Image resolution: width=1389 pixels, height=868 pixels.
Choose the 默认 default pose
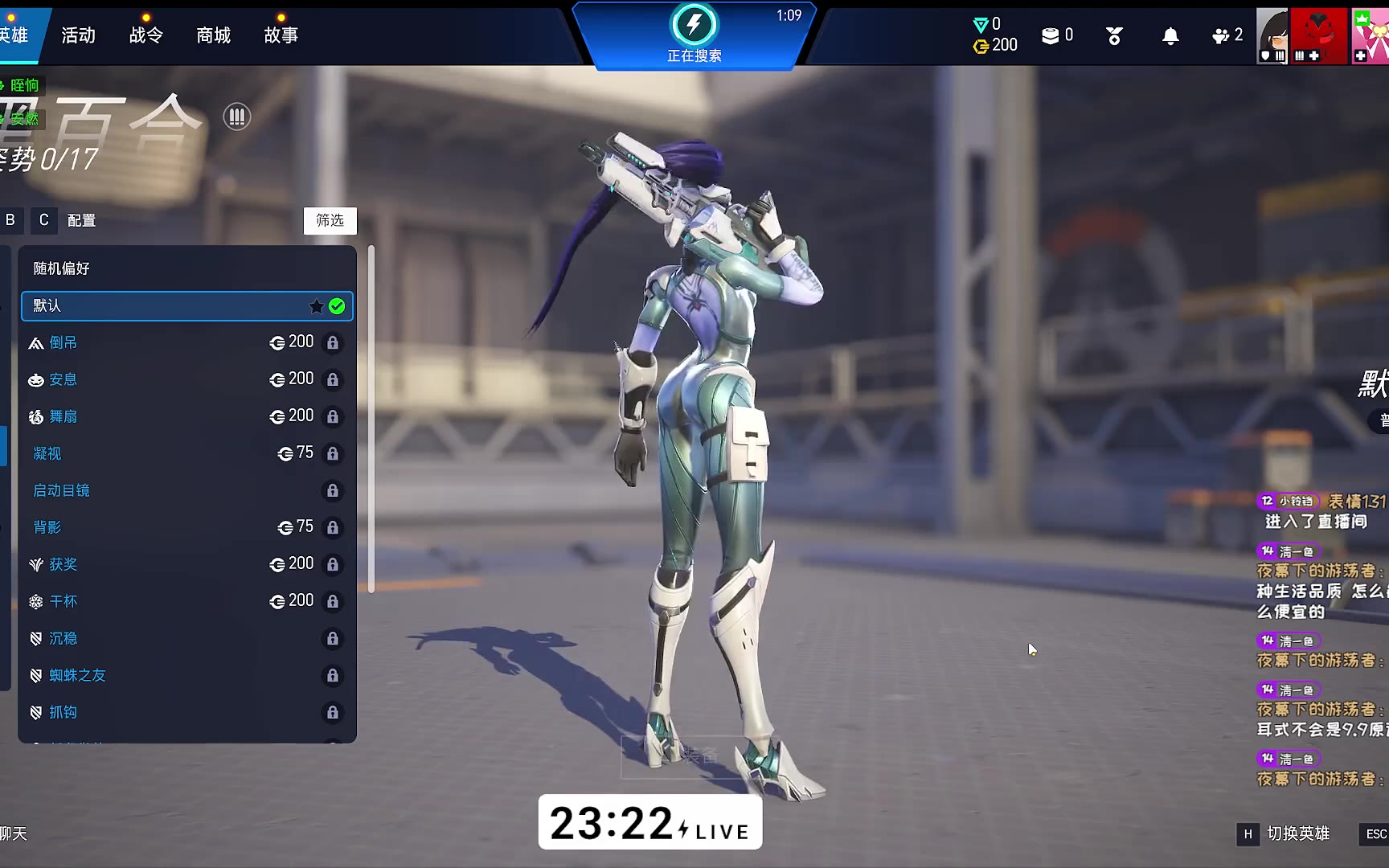(x=186, y=305)
